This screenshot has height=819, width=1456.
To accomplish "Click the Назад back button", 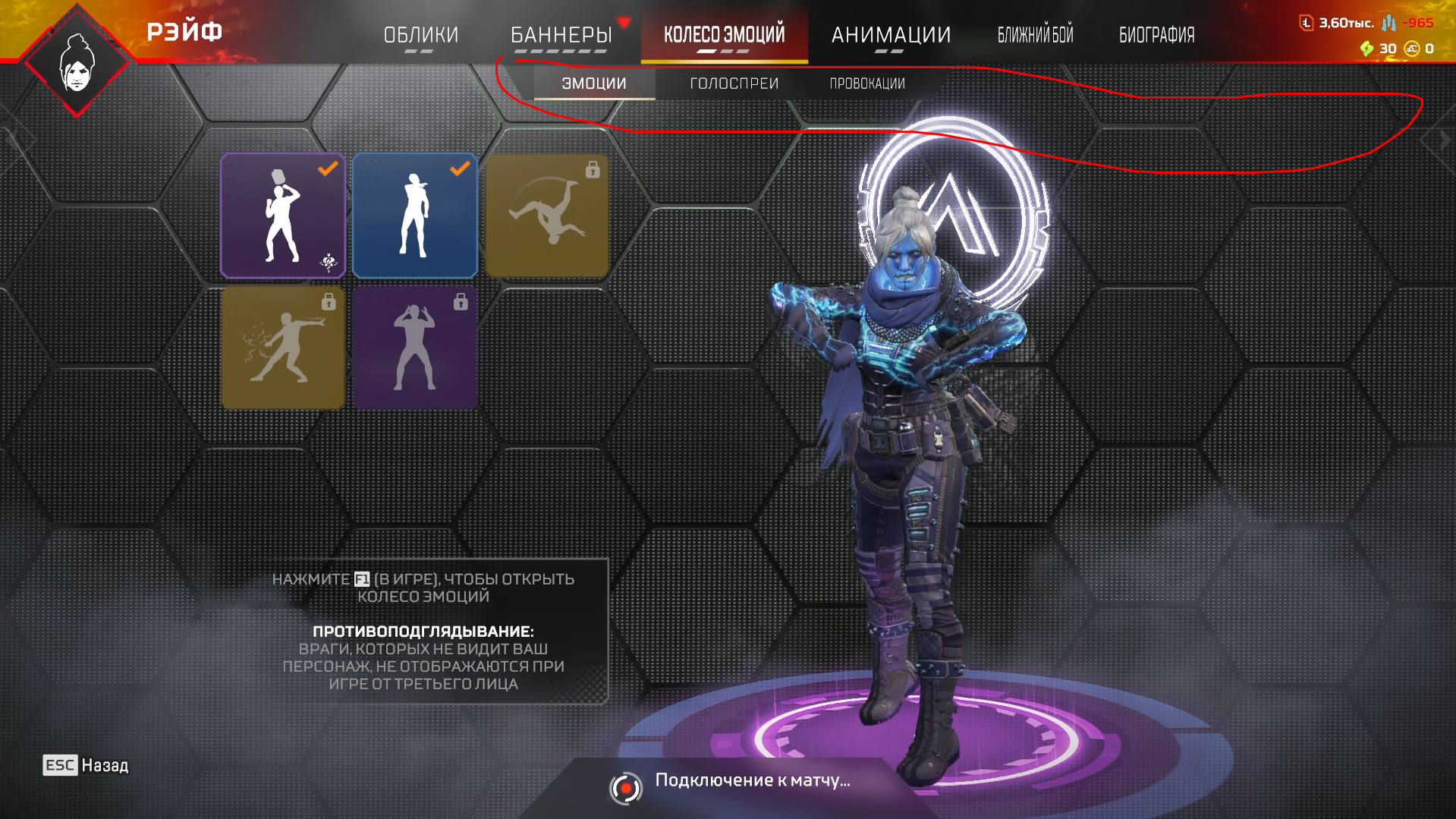I will pyautogui.click(x=86, y=765).
